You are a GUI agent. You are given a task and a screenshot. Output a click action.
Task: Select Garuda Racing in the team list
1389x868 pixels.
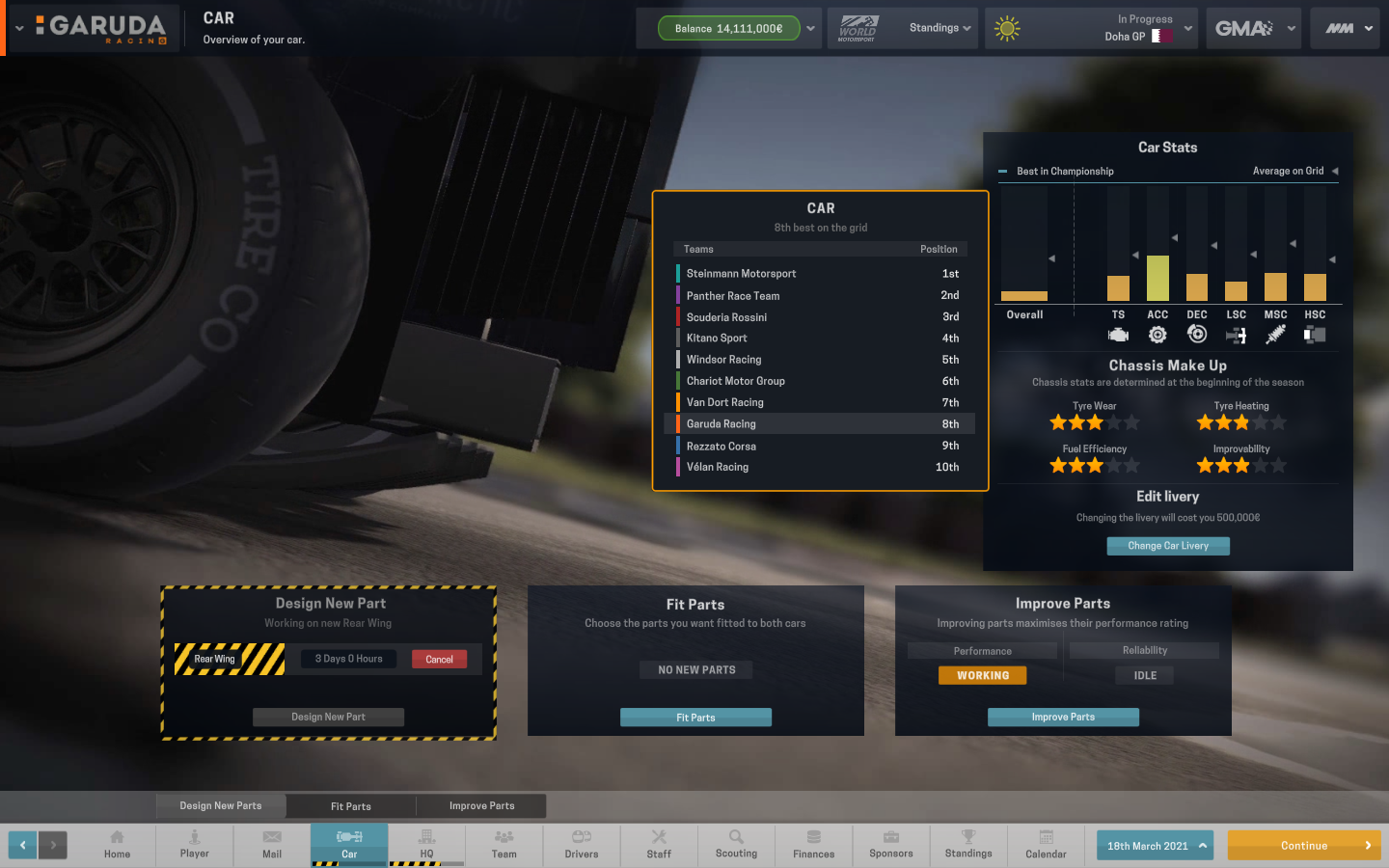click(820, 423)
